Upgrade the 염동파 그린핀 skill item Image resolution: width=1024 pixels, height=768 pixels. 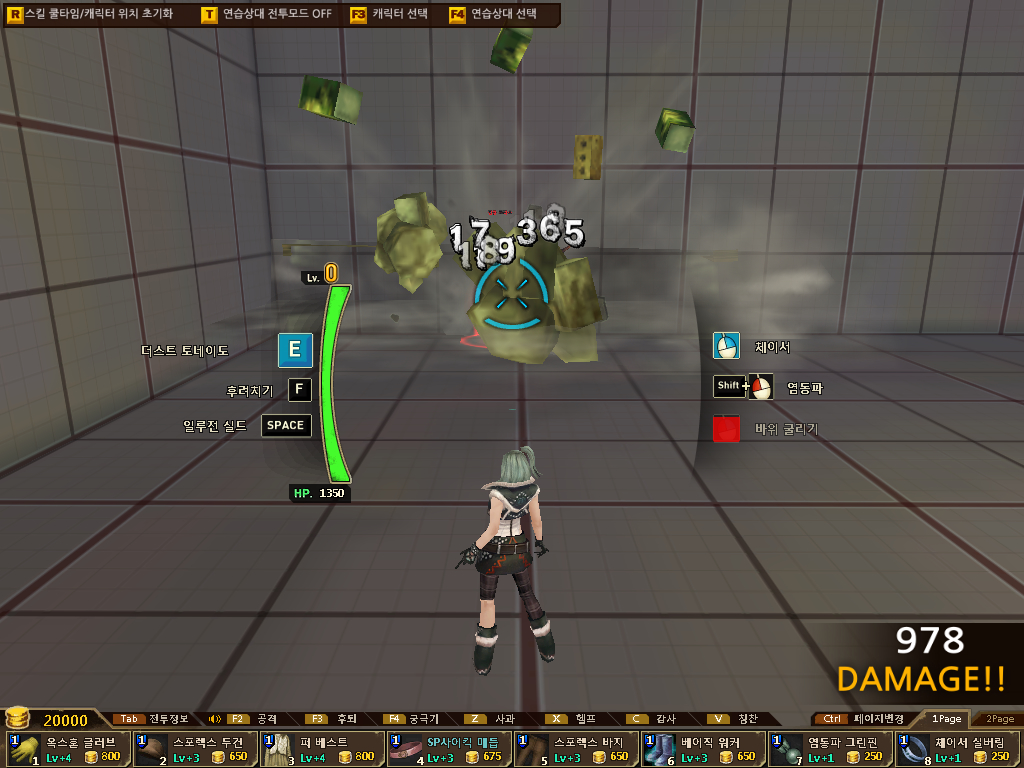[x=829, y=749]
